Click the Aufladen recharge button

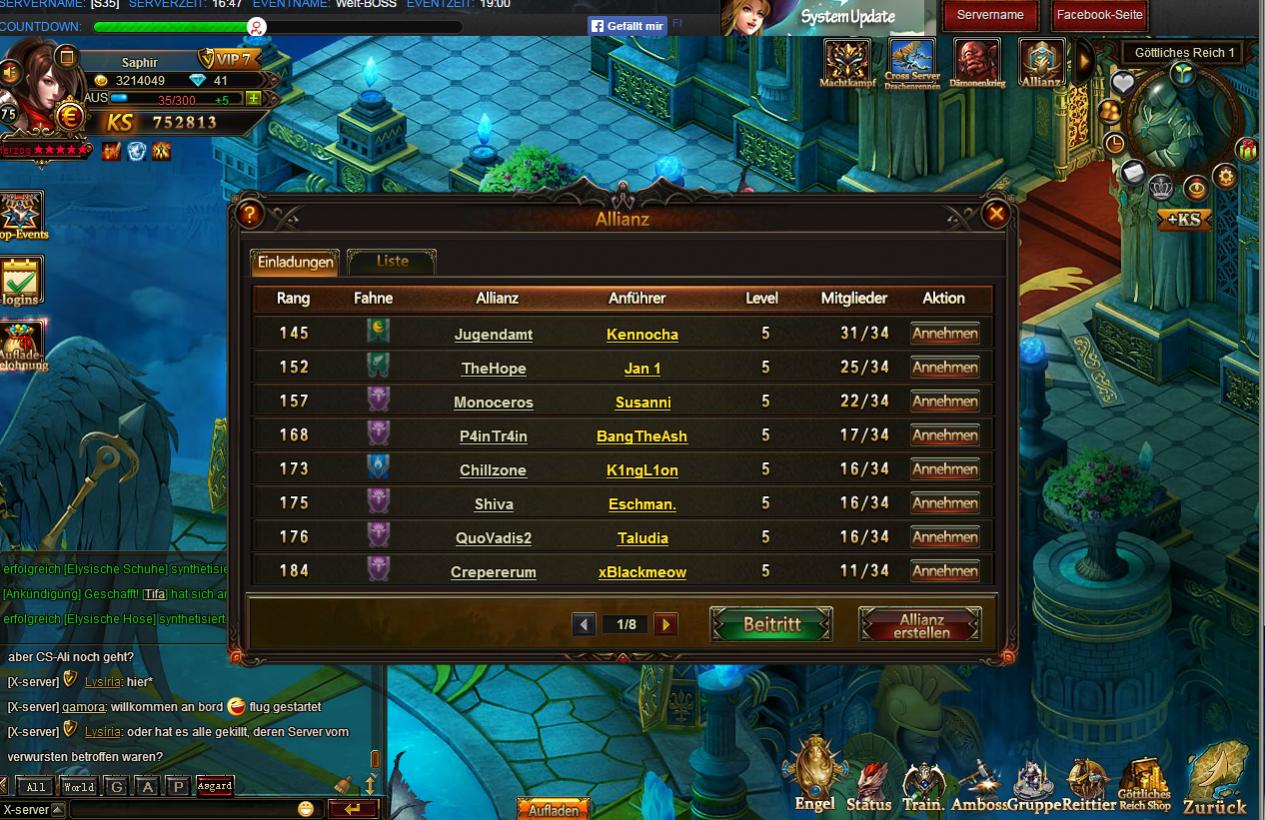553,809
